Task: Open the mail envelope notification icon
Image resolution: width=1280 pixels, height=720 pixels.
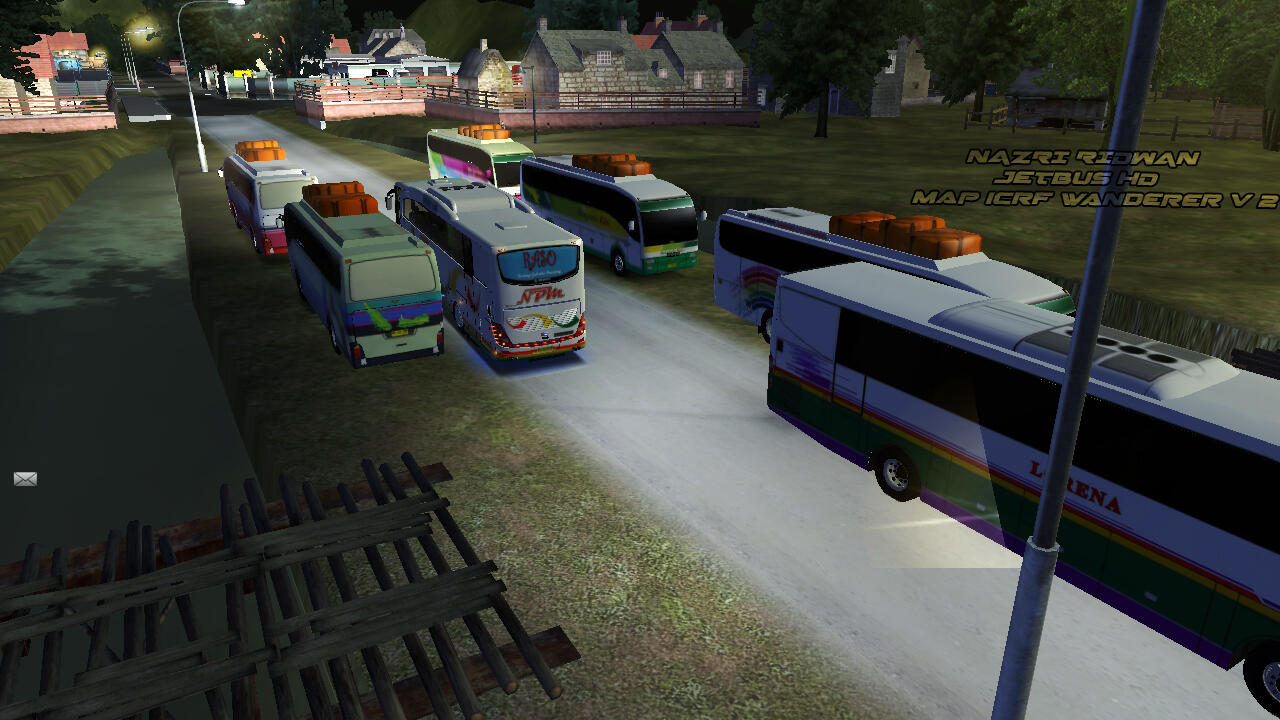Action: (25, 479)
